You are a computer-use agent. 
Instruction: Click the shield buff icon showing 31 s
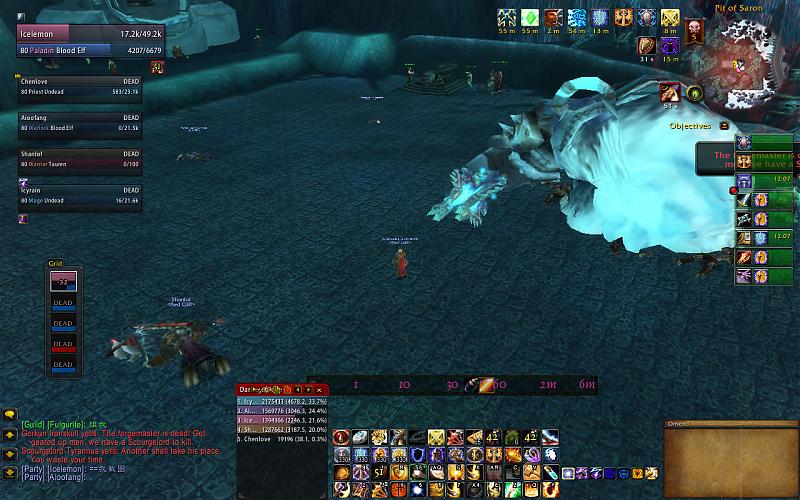[x=646, y=45]
